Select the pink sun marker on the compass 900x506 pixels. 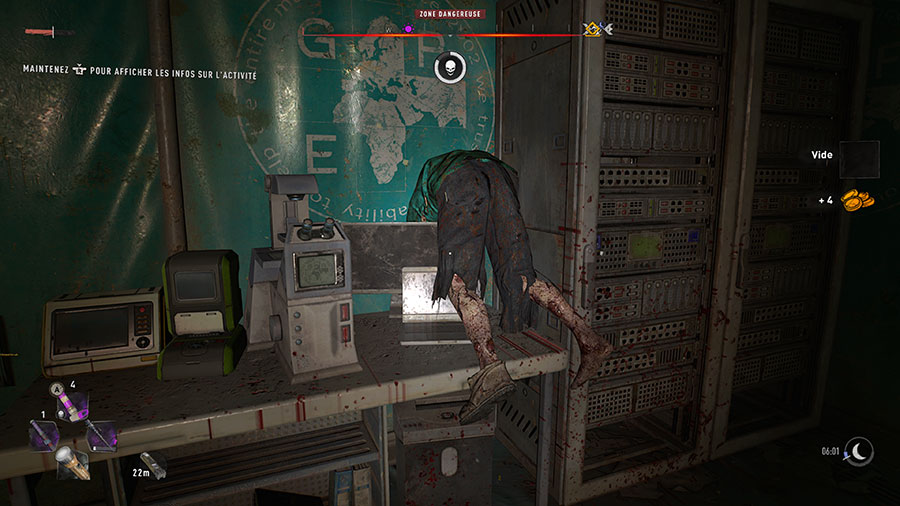tap(408, 29)
